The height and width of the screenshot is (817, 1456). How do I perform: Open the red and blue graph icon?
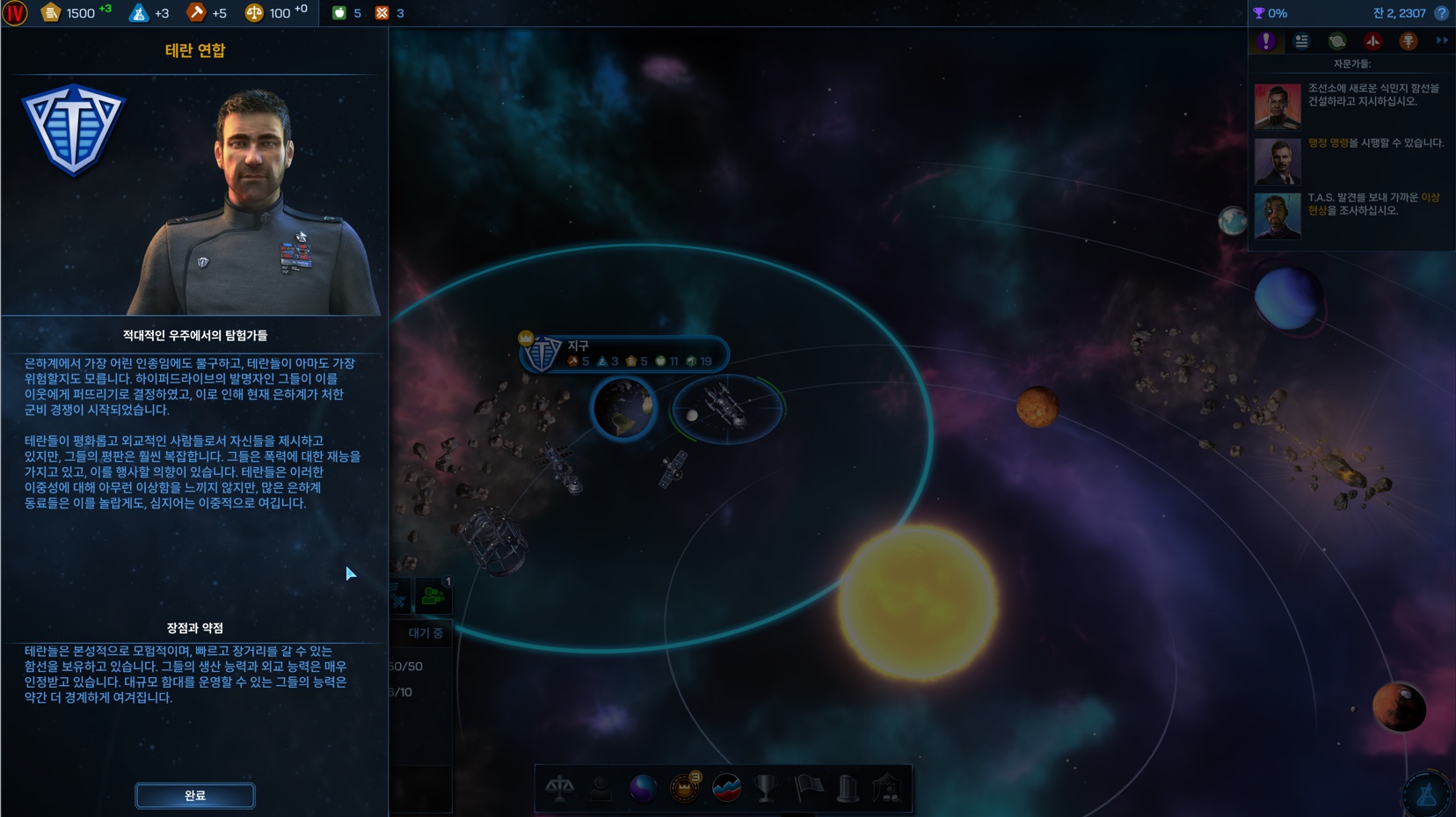click(x=726, y=788)
